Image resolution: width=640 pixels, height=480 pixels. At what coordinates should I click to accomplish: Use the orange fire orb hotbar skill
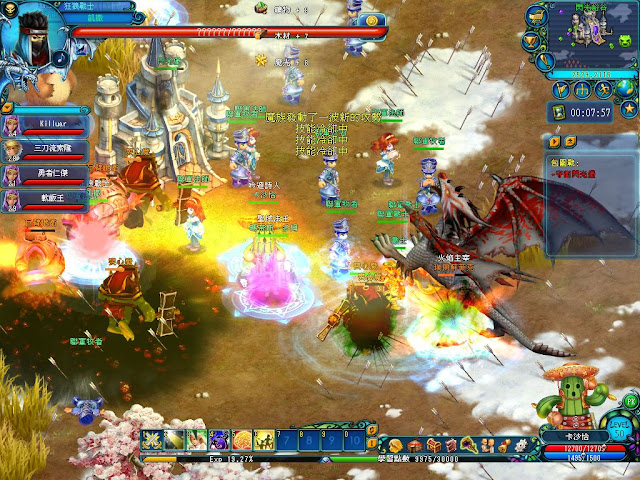tap(241, 439)
